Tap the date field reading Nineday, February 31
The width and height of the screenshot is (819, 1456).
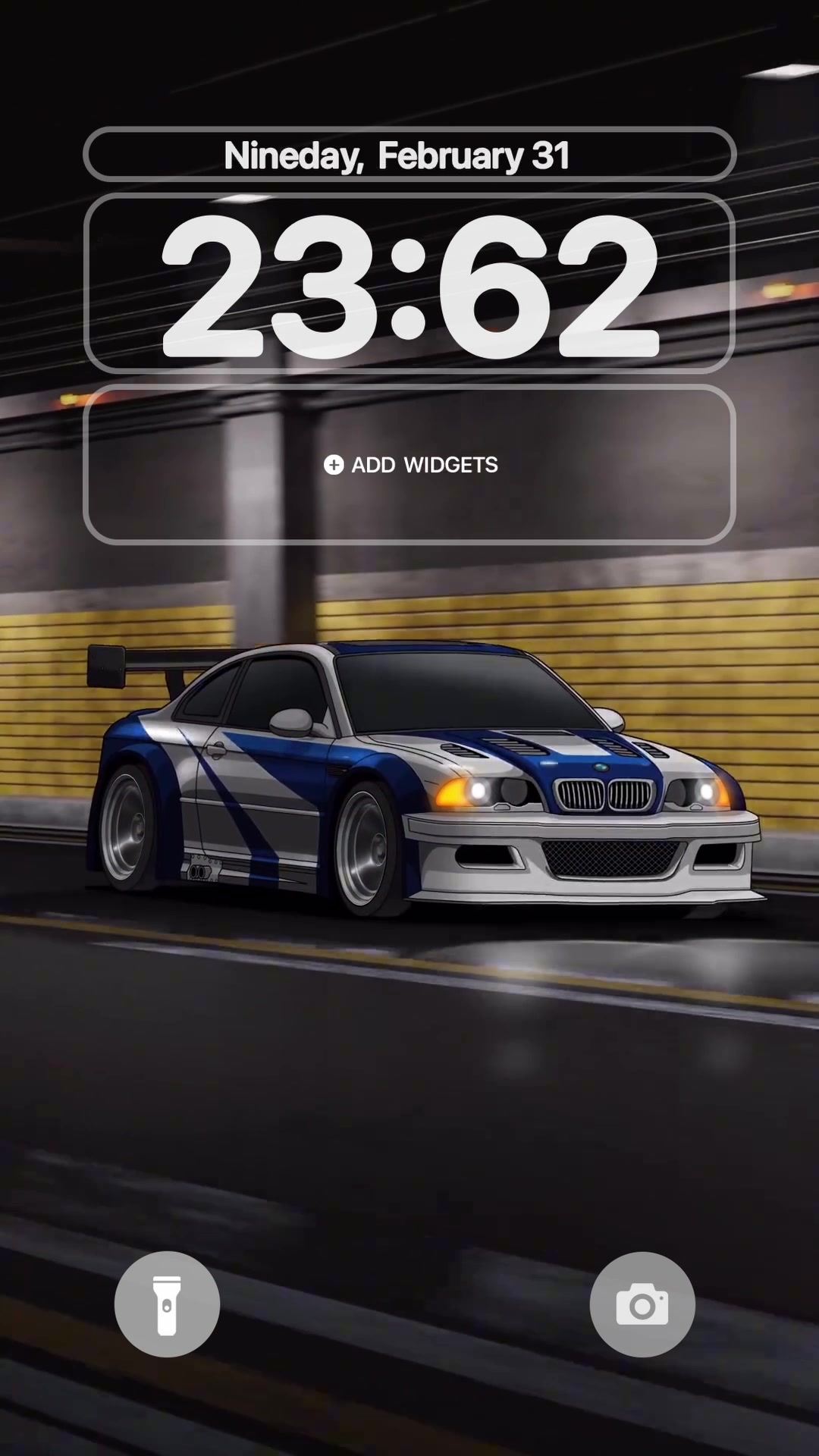pos(409,155)
